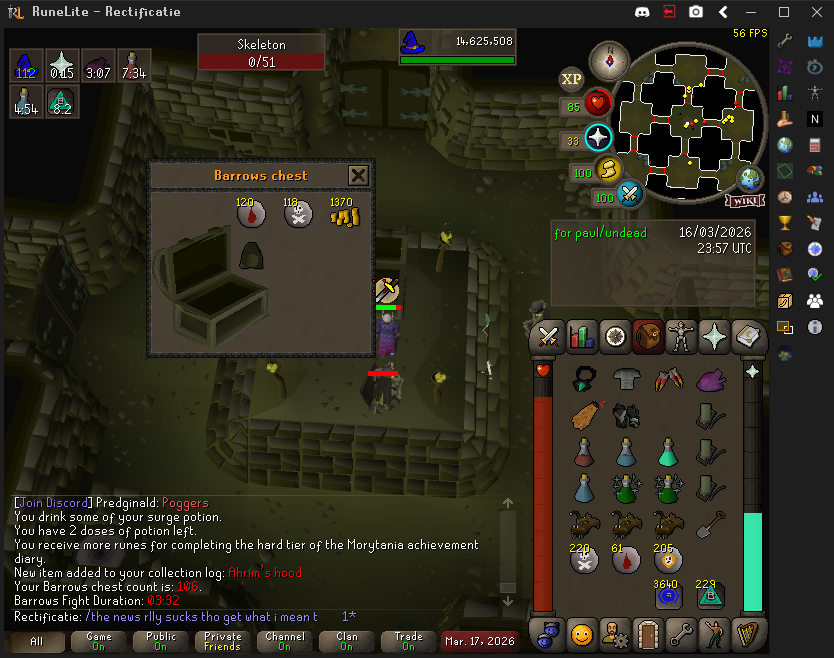Viewport: 834px width, 658px height.
Task: Open the Wiki lookup button
Action: [x=744, y=201]
